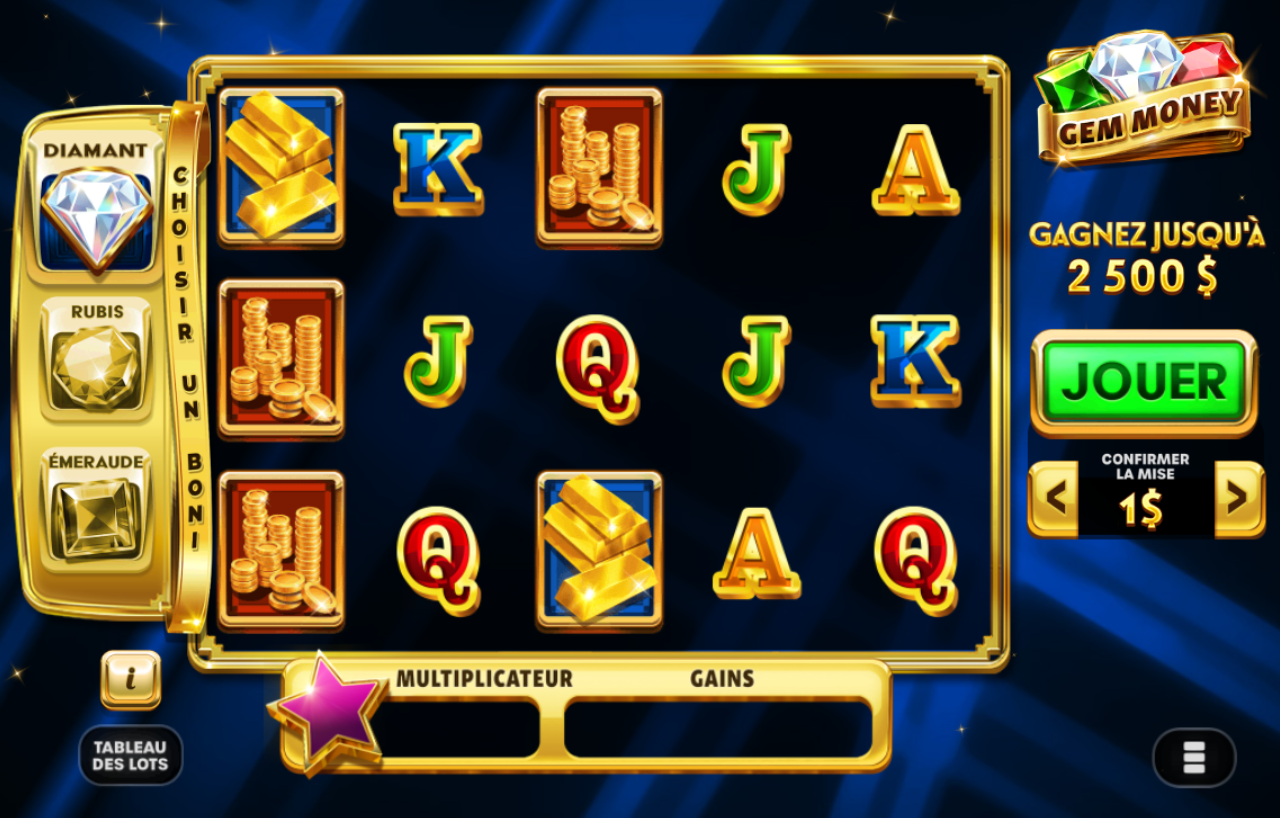Click the Gains display field
1280x818 pixels.
tap(718, 730)
